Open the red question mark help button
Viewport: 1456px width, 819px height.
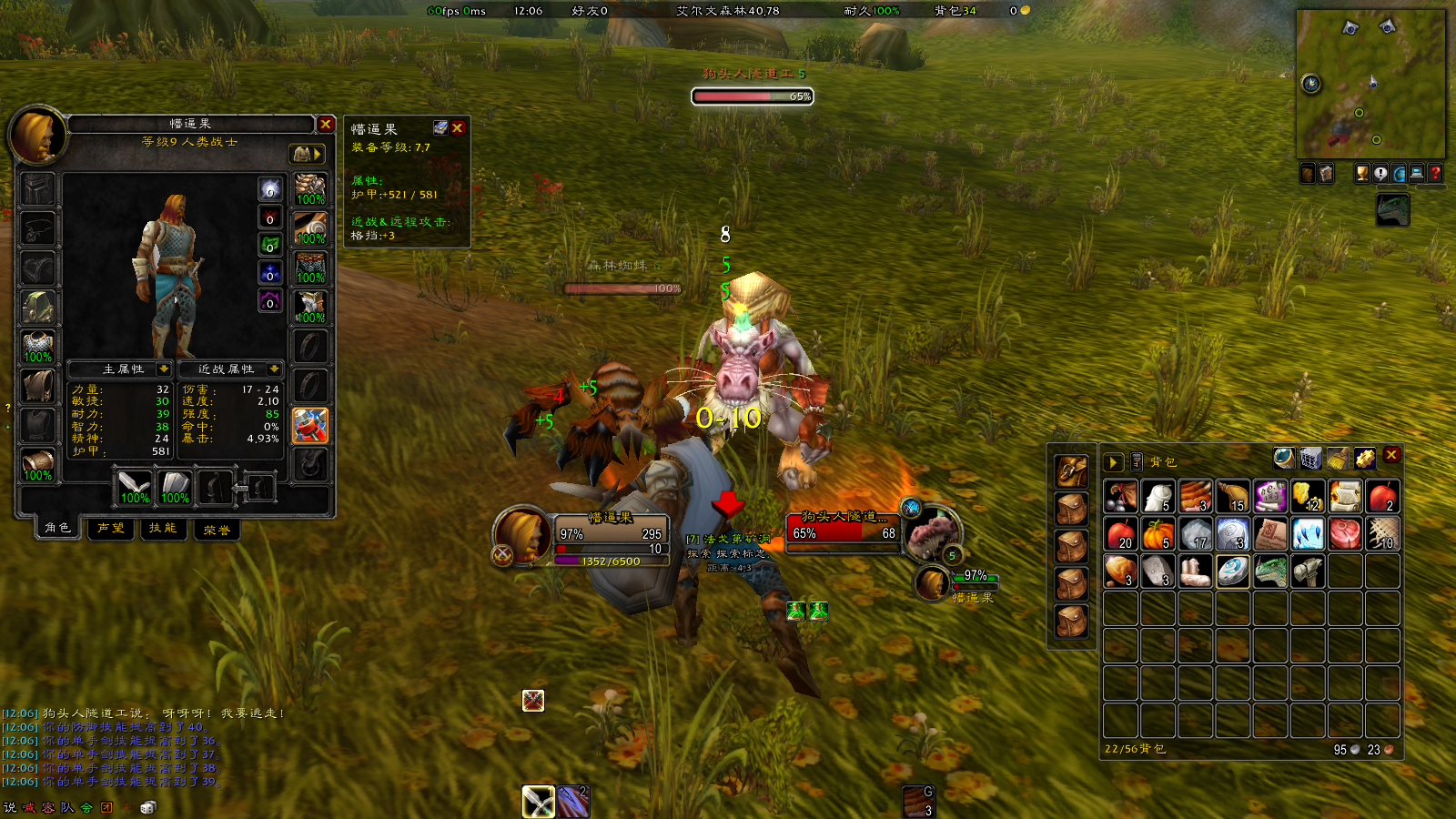1435,173
